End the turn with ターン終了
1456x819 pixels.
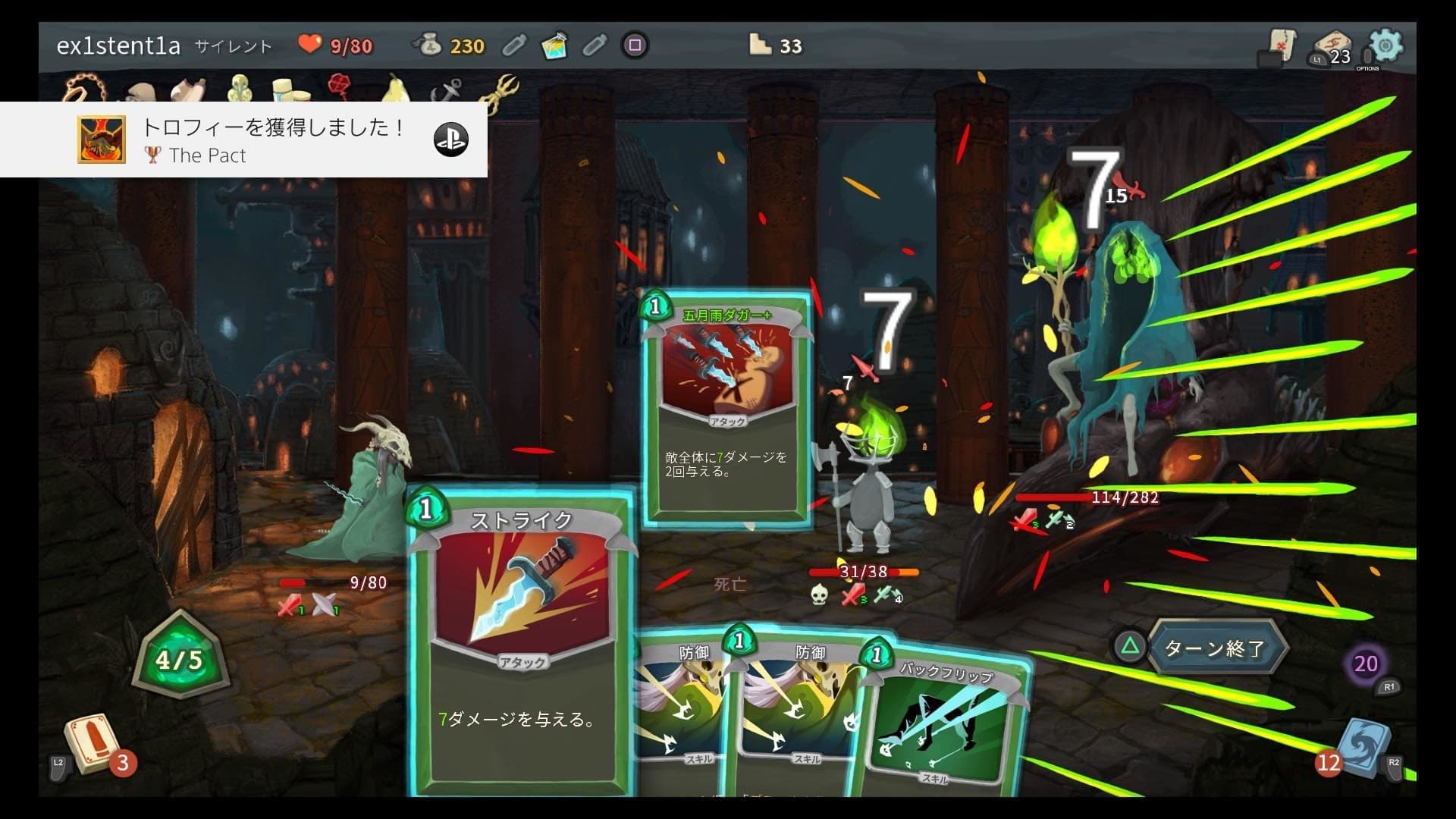click(1214, 648)
